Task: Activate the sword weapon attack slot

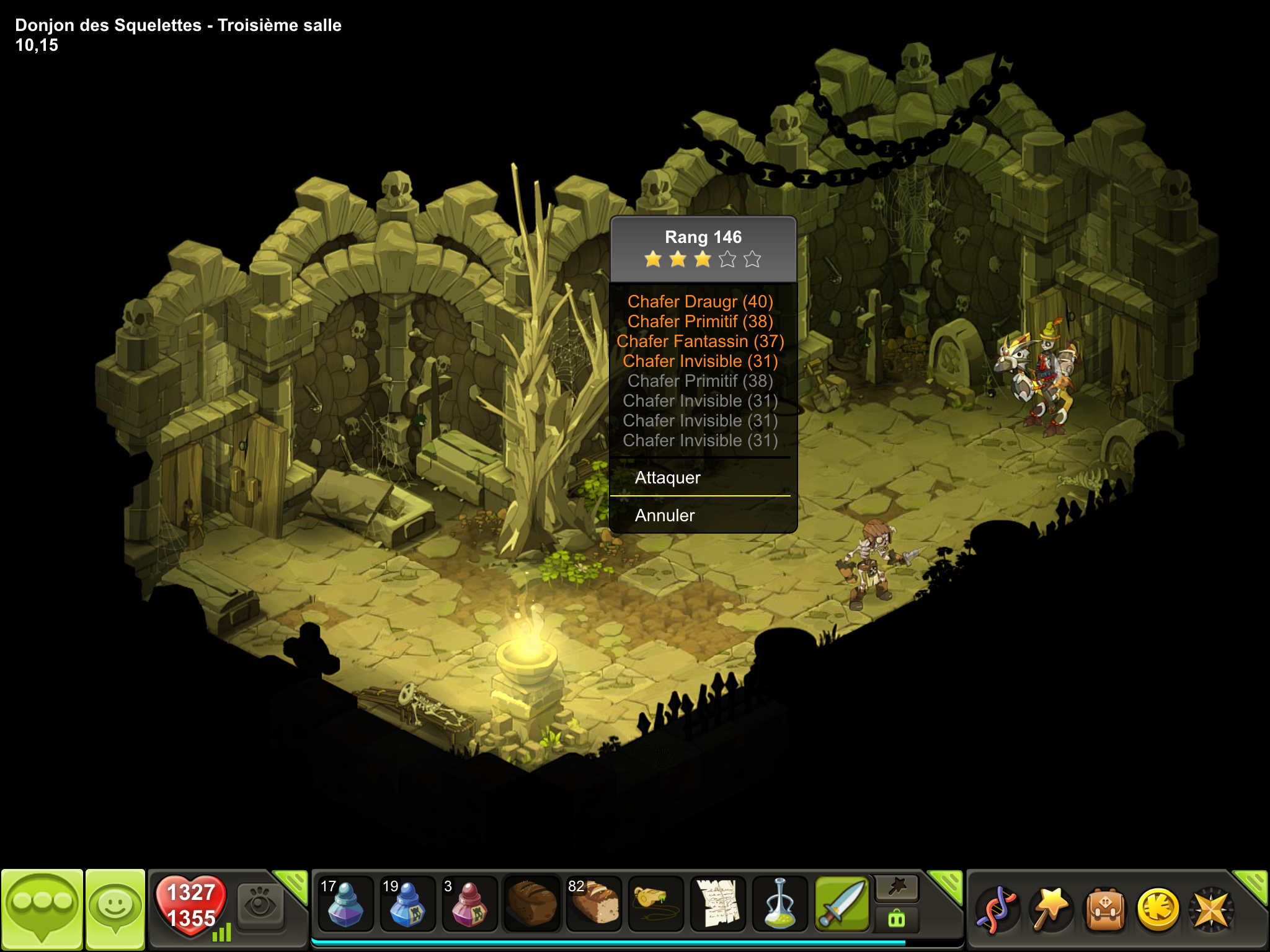Action: click(842, 904)
